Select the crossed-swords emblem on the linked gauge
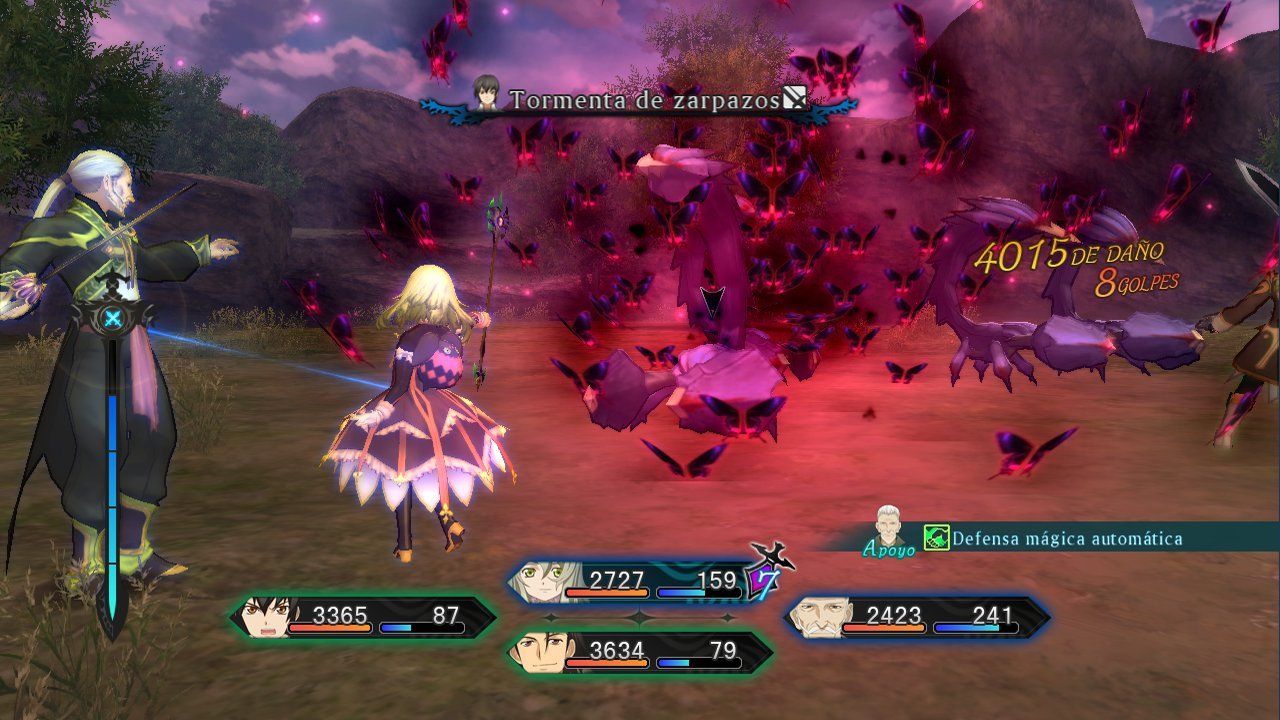 tap(113, 318)
